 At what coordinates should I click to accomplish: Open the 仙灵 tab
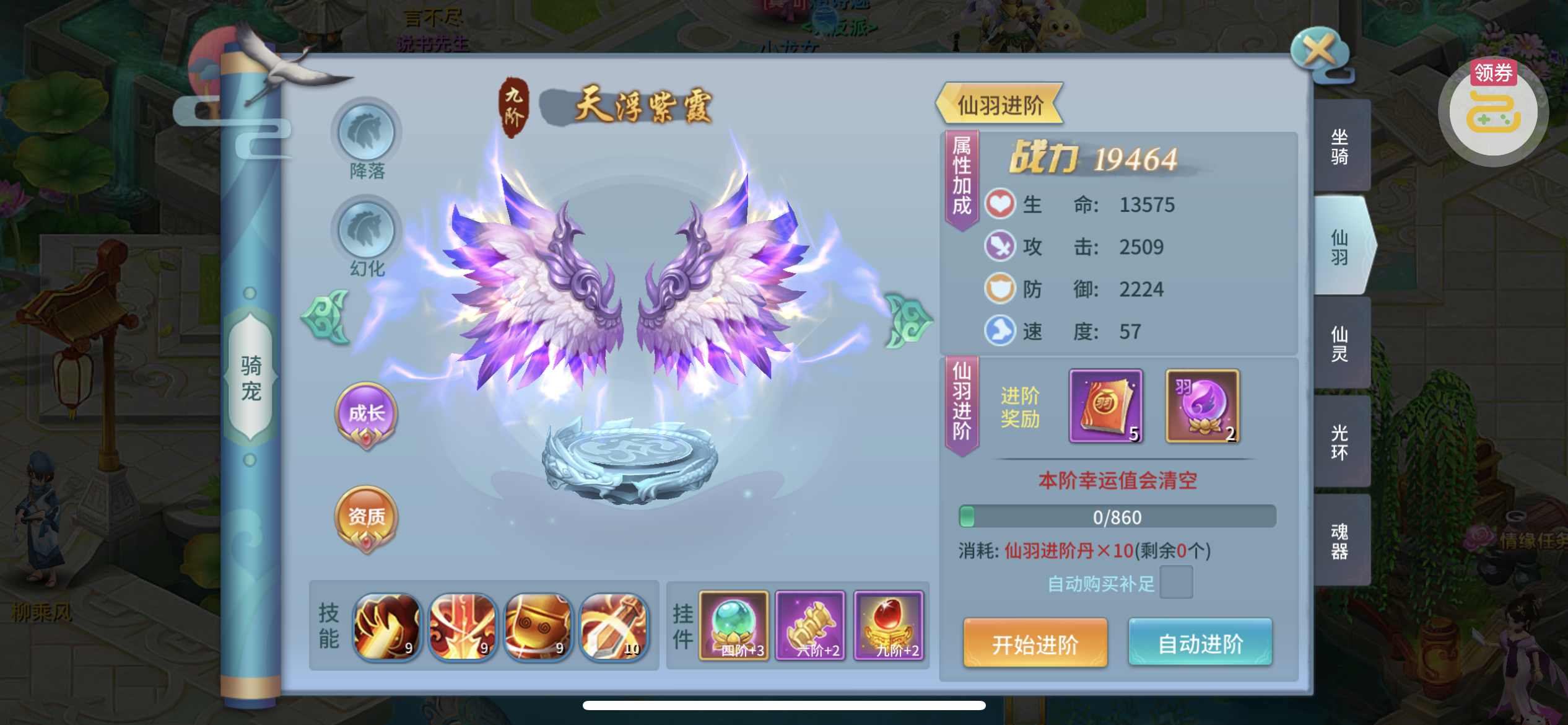pos(1340,343)
